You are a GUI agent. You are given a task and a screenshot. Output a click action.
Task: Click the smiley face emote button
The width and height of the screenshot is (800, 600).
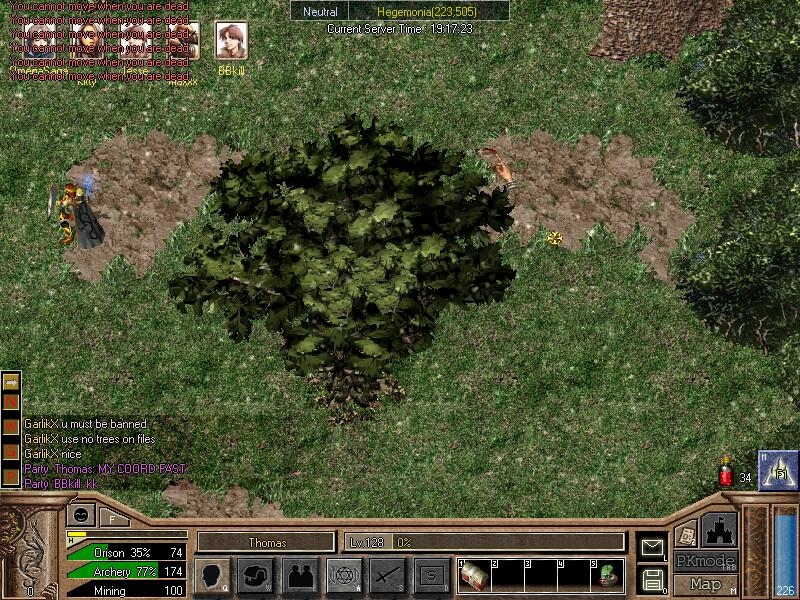(78, 516)
